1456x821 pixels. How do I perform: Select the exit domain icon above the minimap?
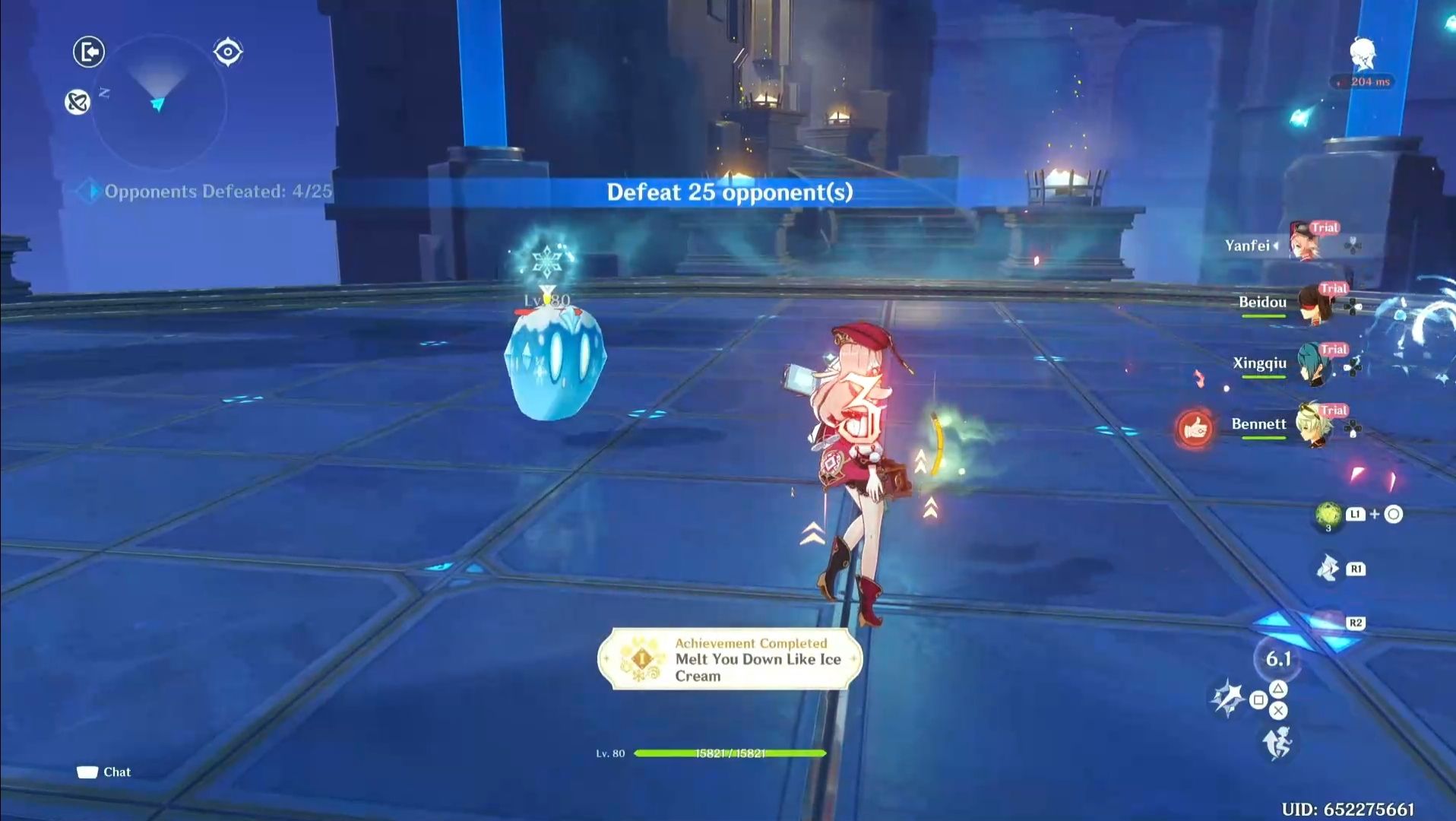(x=87, y=53)
